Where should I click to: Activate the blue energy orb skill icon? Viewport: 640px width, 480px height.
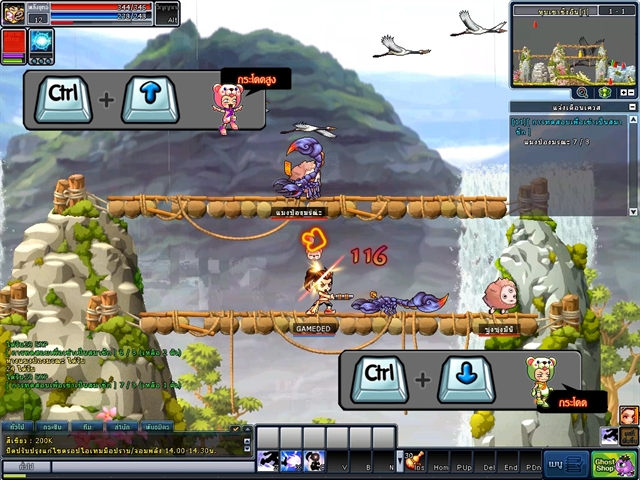point(41,41)
